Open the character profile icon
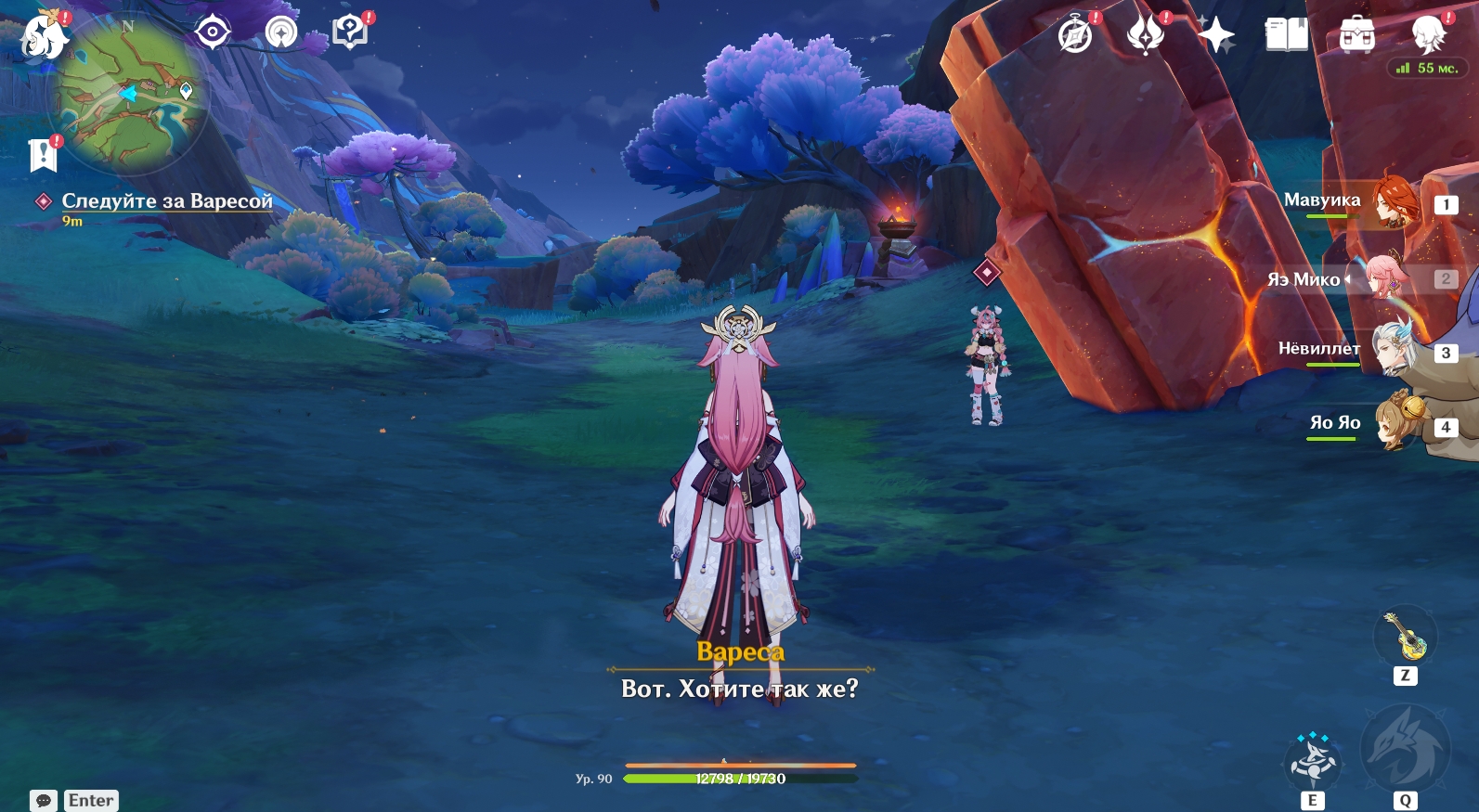 (x=1428, y=34)
